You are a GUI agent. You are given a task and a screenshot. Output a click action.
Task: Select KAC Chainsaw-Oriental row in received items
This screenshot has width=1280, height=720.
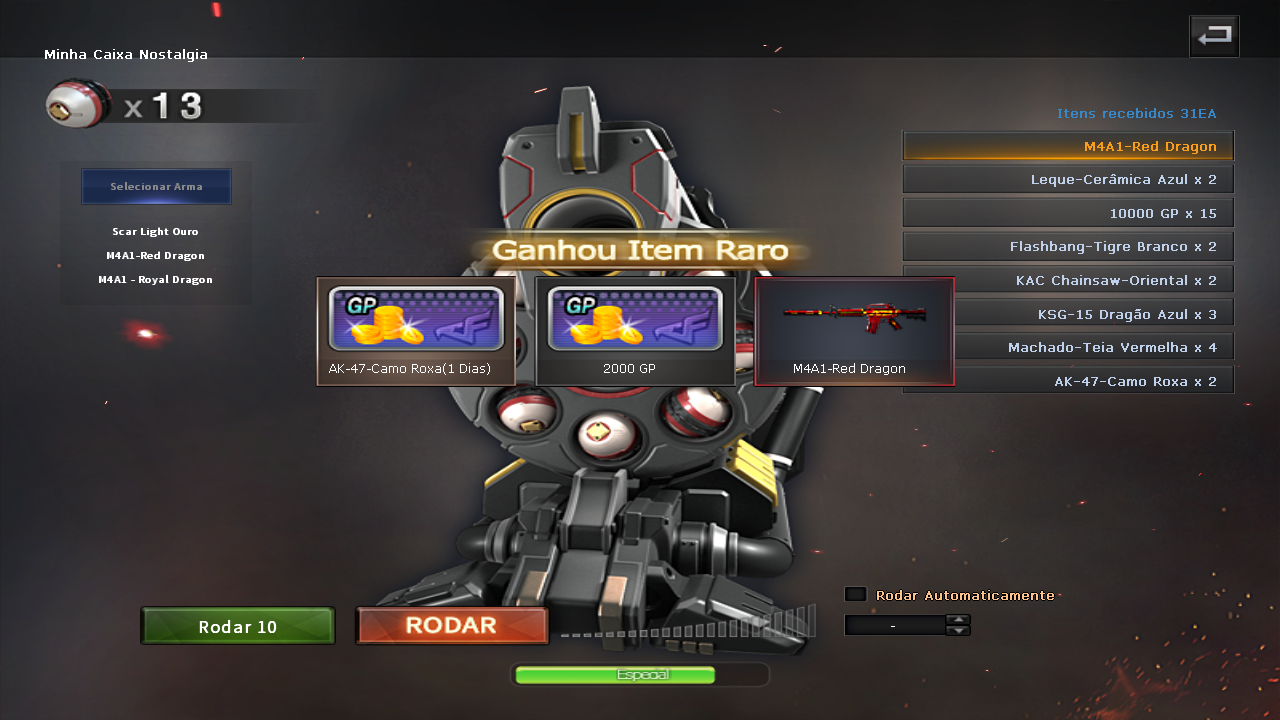[x=1068, y=281]
